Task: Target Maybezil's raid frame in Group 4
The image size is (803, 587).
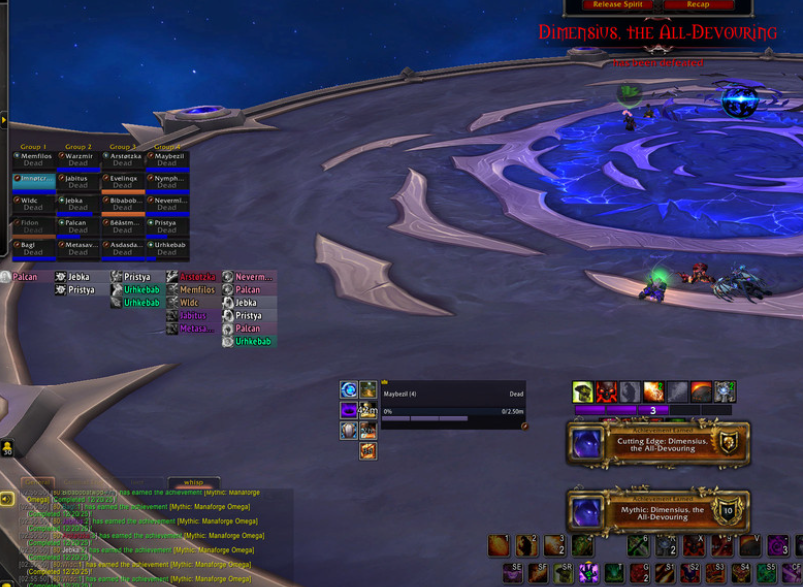Action: click(x=167, y=160)
